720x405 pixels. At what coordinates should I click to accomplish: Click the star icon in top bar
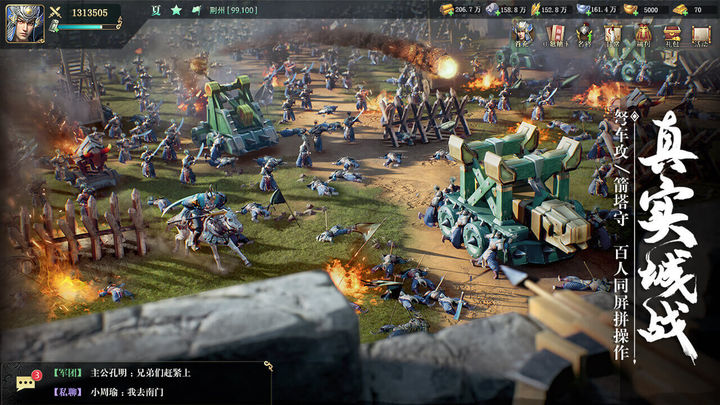[175, 10]
